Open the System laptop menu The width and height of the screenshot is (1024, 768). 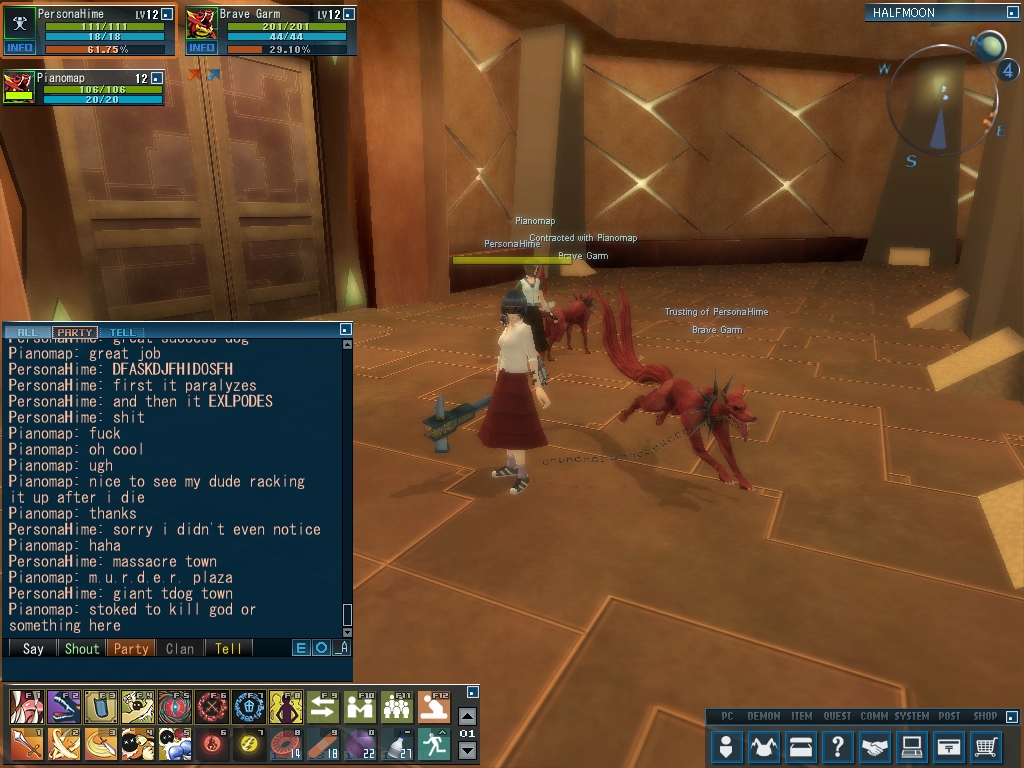coord(912,746)
